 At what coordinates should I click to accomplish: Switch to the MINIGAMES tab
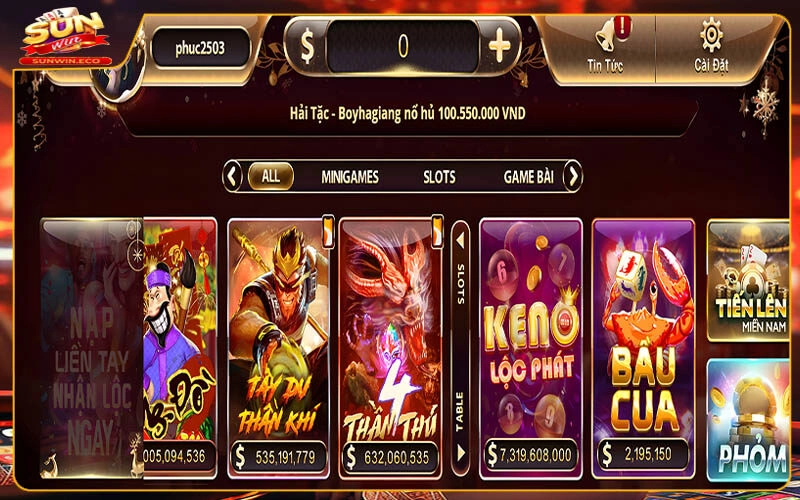350,177
